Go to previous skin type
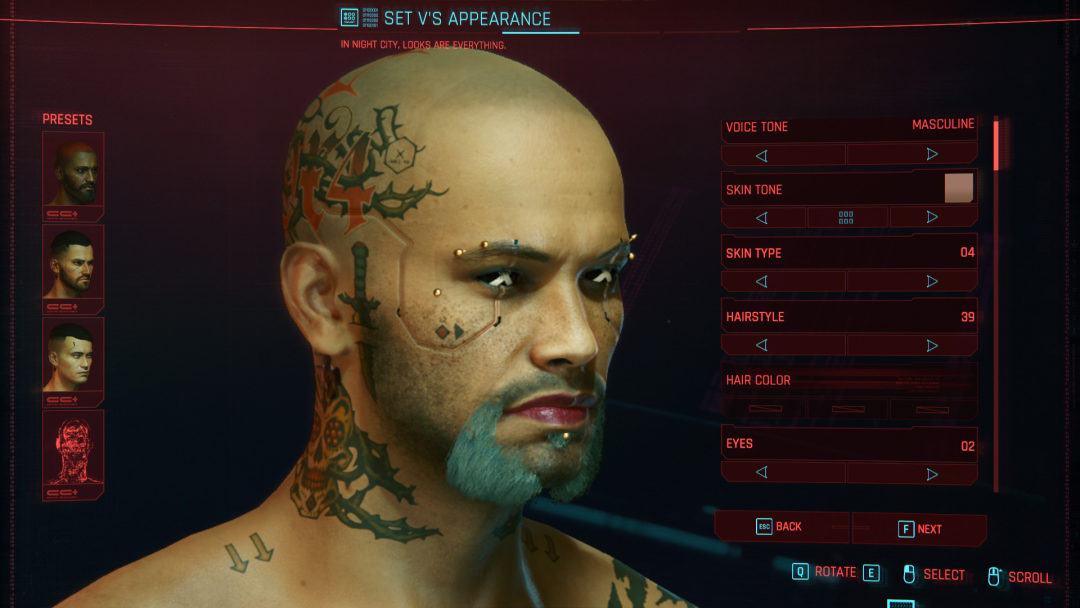The height and width of the screenshot is (608, 1080). (762, 282)
